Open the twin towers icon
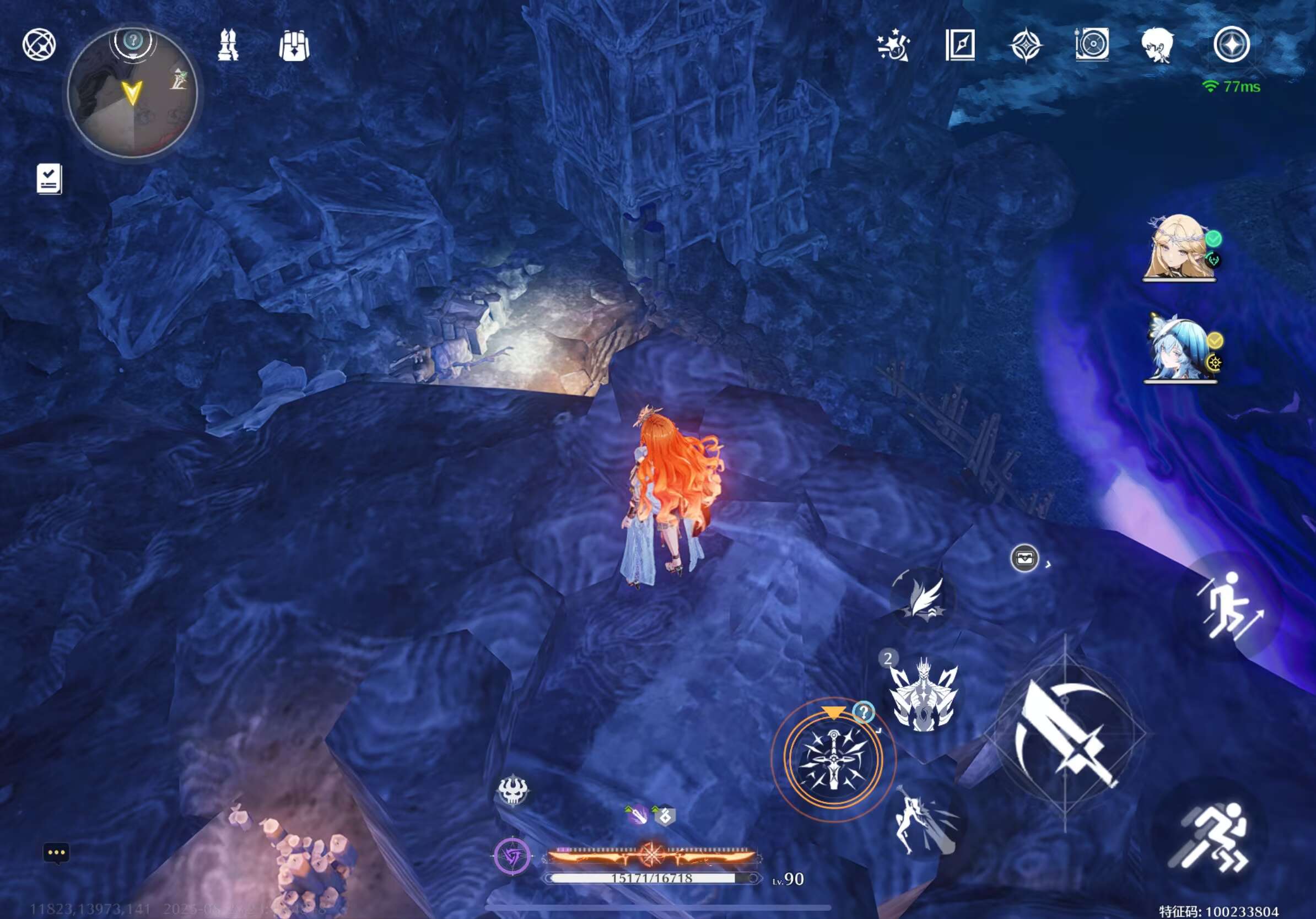Viewport: 1316px width, 919px height. 228,45
